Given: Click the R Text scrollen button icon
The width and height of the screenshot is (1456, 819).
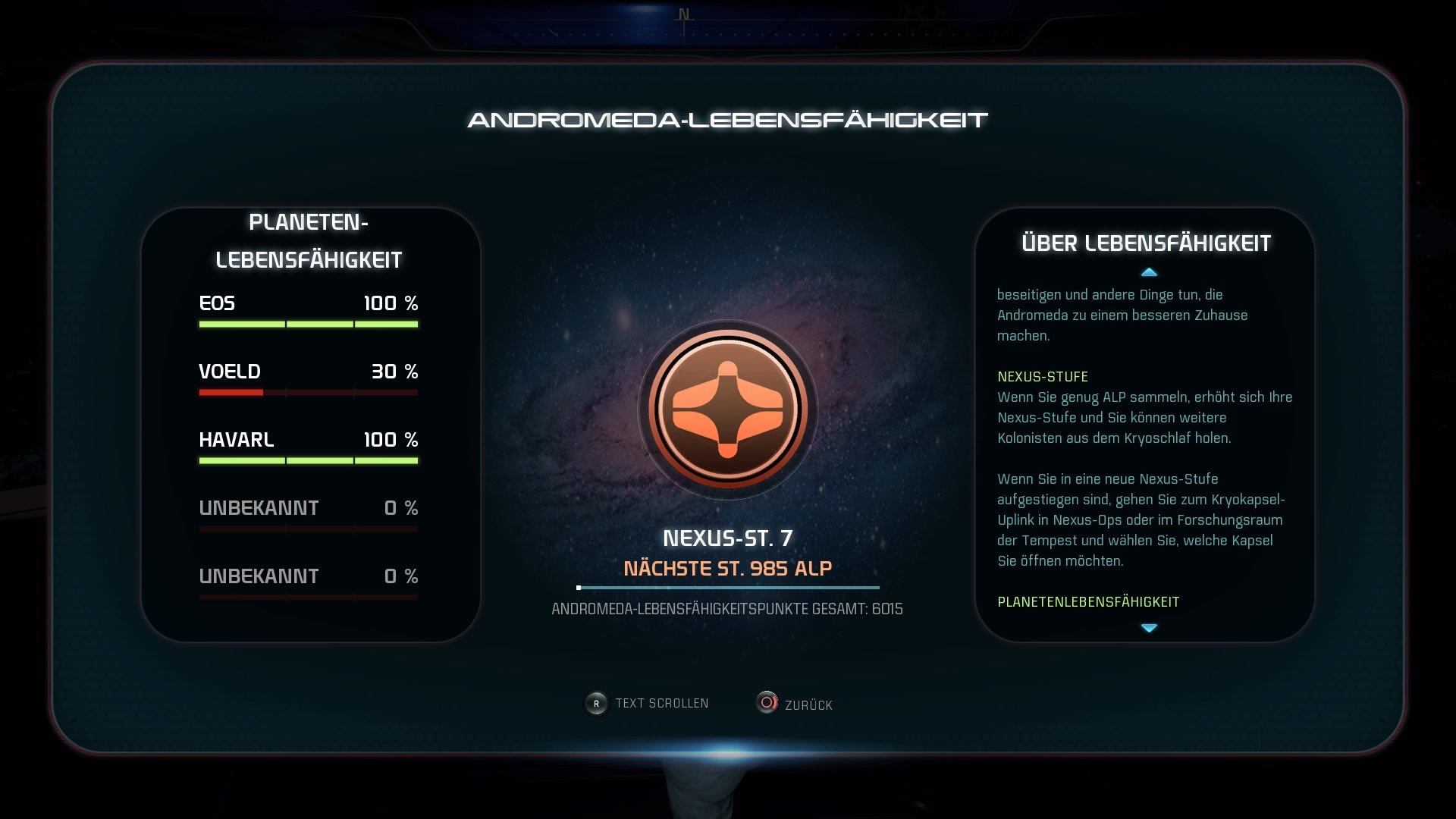Looking at the screenshot, I should (597, 703).
